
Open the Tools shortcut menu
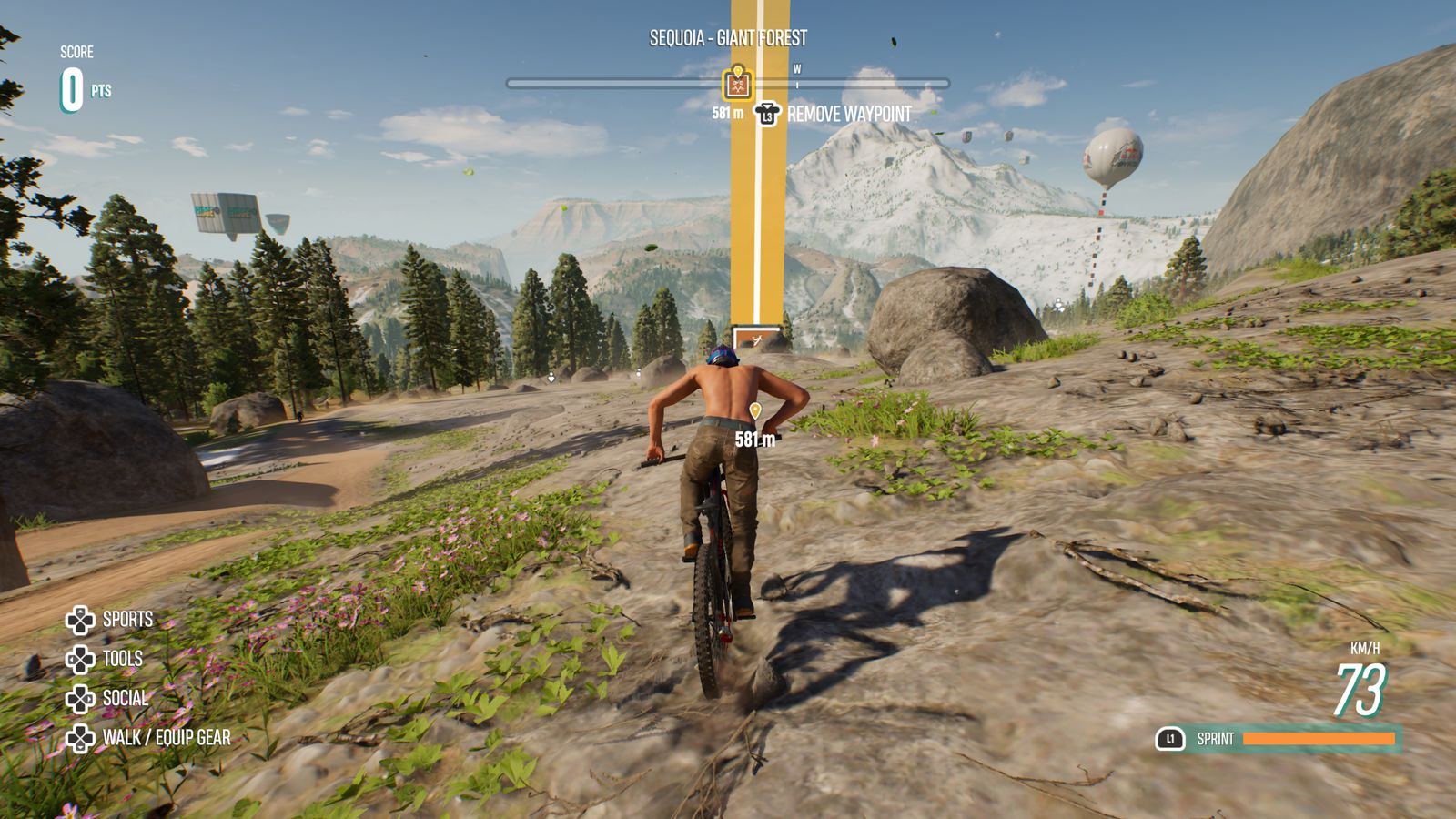coord(105,659)
